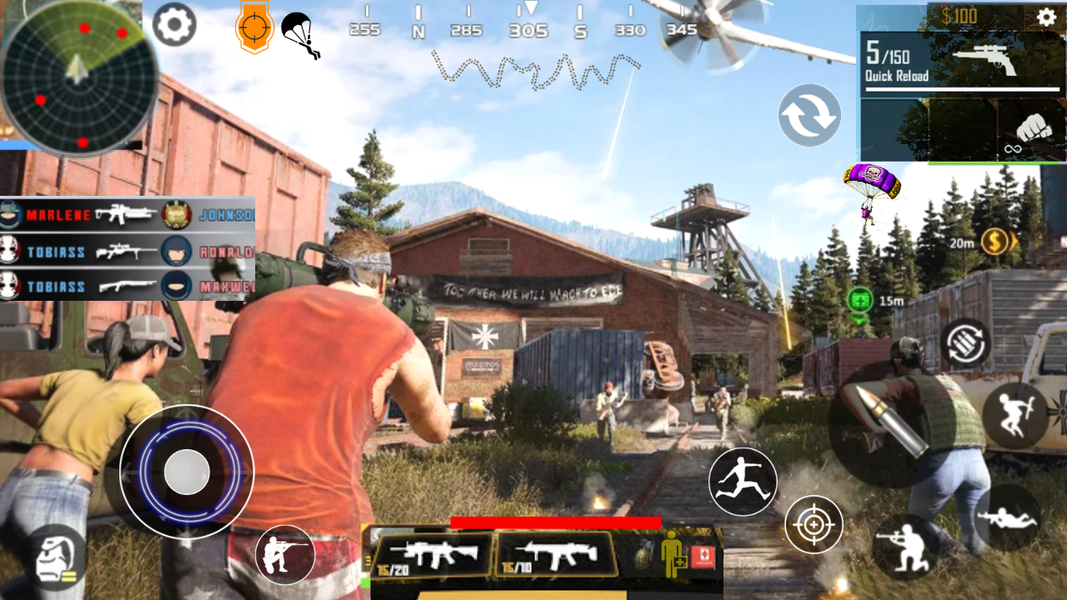Open the gear icon beside the $100
Viewport: 1067px width, 600px height.
[x=1046, y=17]
